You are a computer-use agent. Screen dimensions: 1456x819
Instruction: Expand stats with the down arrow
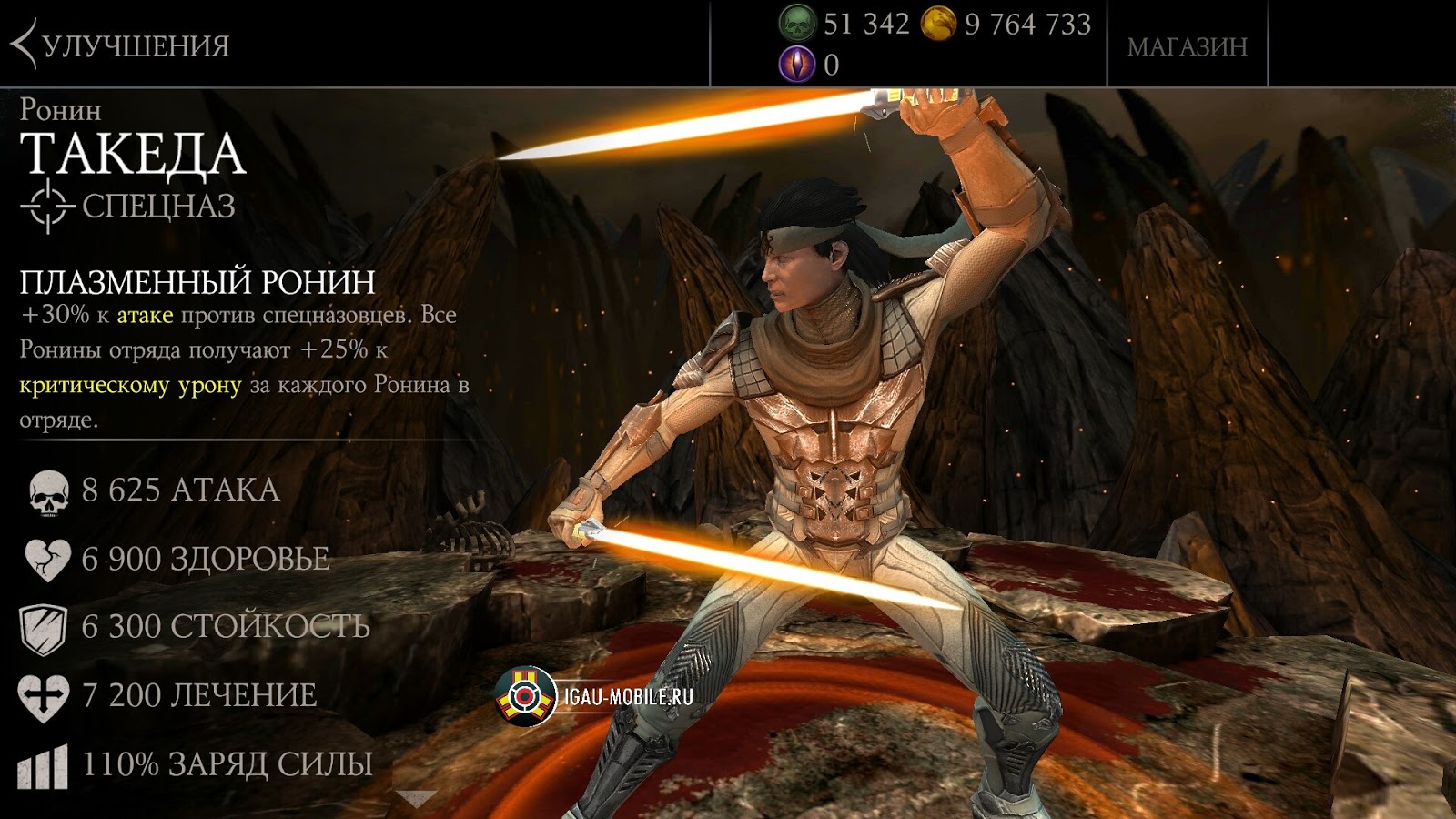[x=416, y=799]
